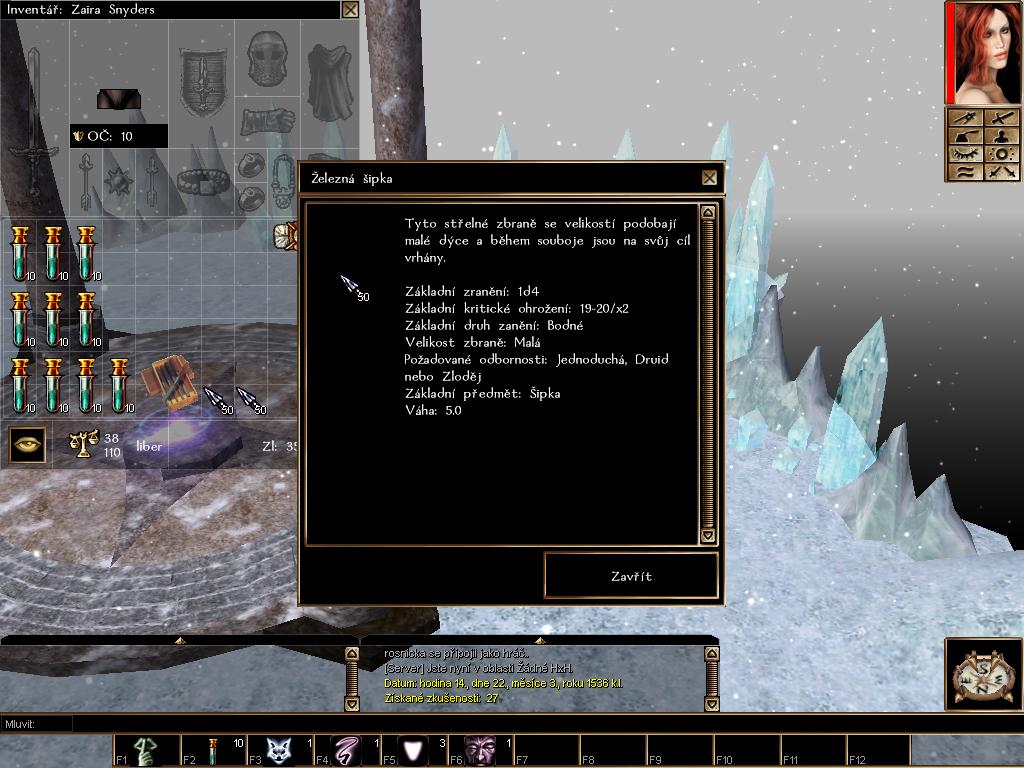Select the F6 purple face quickslot

point(481,750)
